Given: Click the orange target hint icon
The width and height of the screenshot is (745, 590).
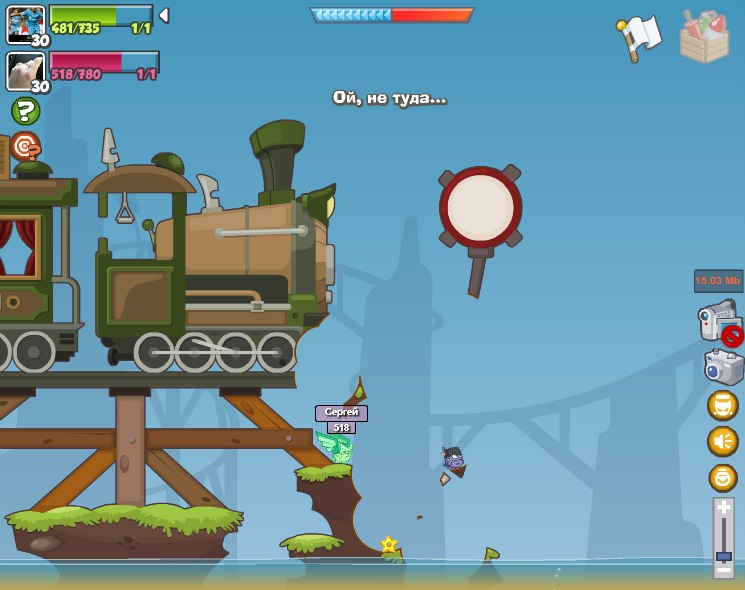Looking at the screenshot, I should pyautogui.click(x=25, y=146).
